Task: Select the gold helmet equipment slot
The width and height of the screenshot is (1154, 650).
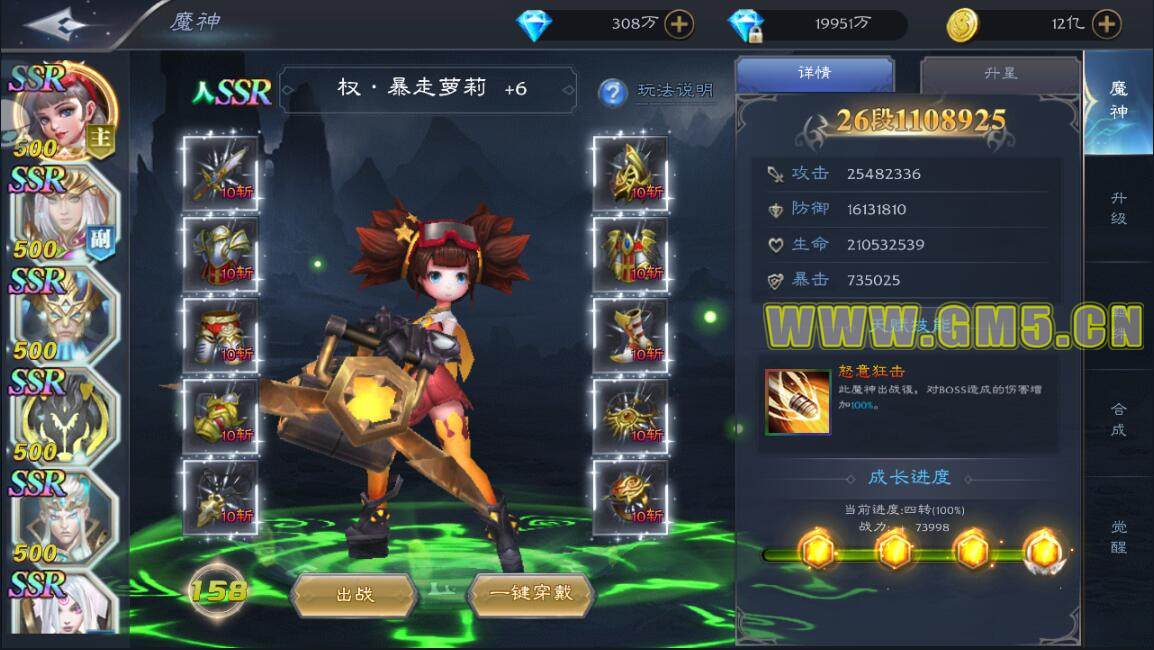Action: (x=630, y=173)
